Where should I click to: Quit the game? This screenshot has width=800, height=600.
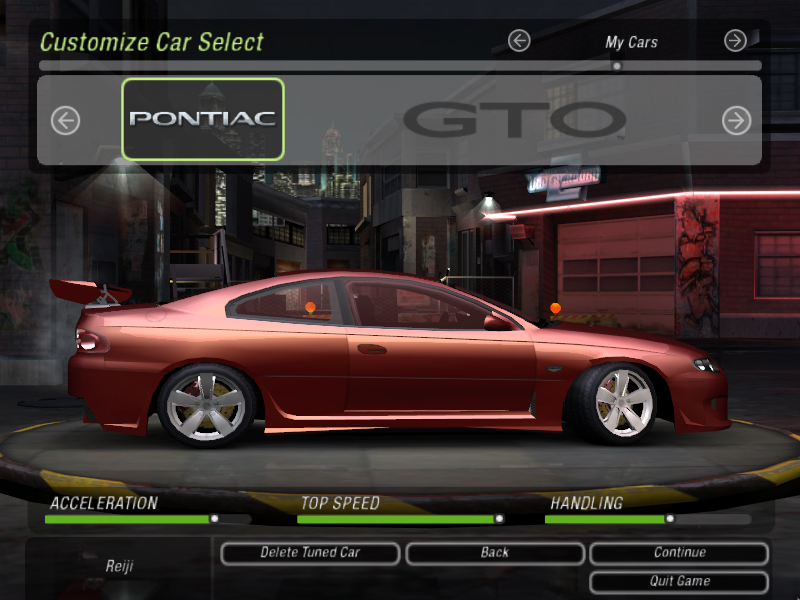679,581
